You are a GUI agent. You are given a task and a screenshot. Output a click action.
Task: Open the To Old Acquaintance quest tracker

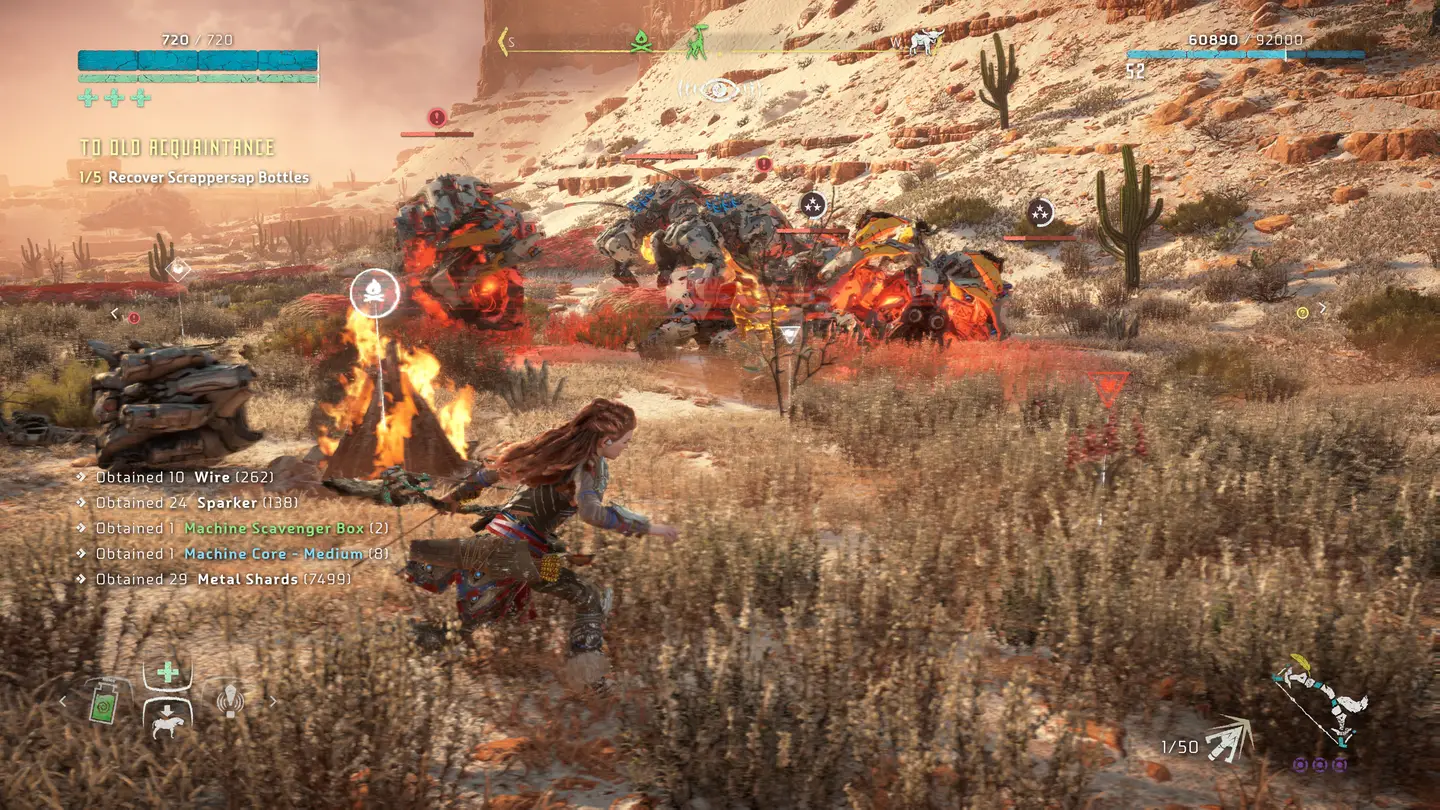[177, 148]
